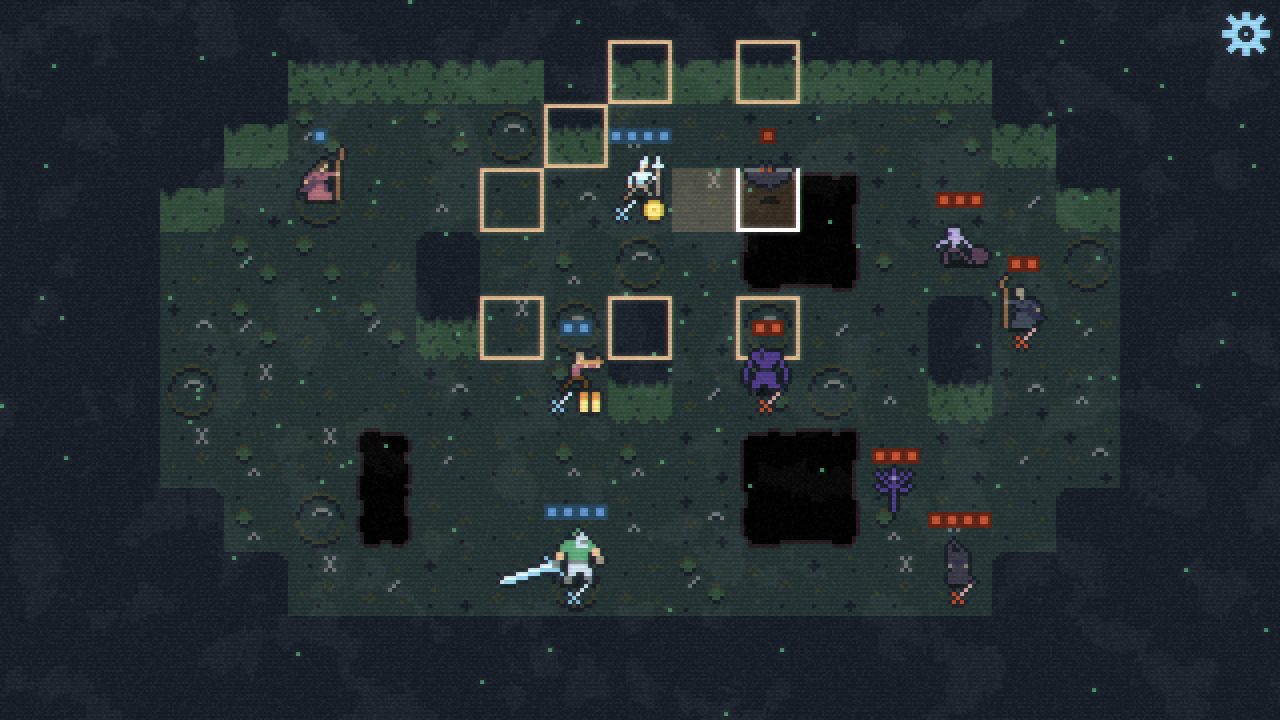
Task: Click the topmost outlined movement square
Action: [641, 72]
